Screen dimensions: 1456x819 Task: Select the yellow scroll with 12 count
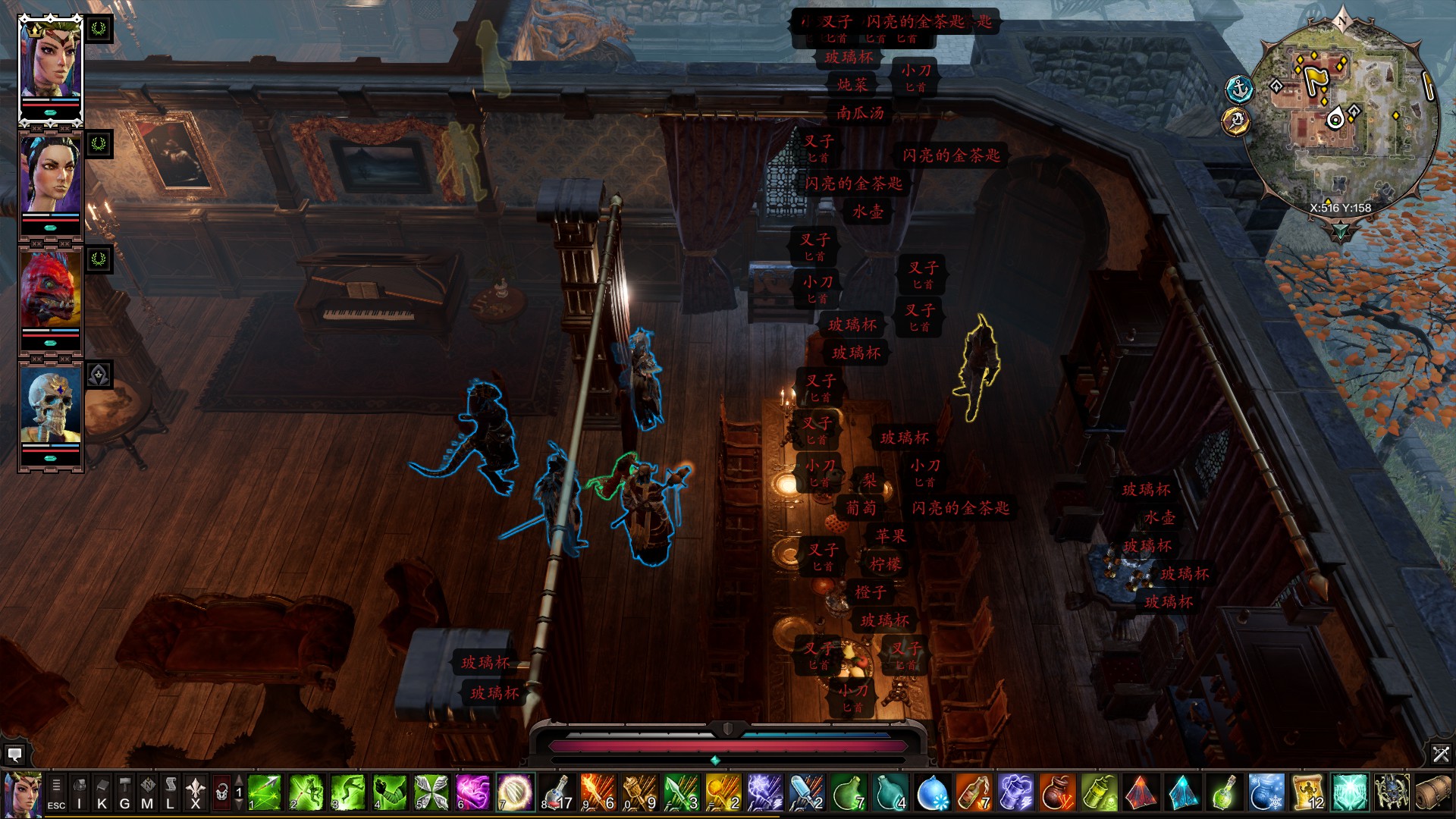[x=1307, y=792]
